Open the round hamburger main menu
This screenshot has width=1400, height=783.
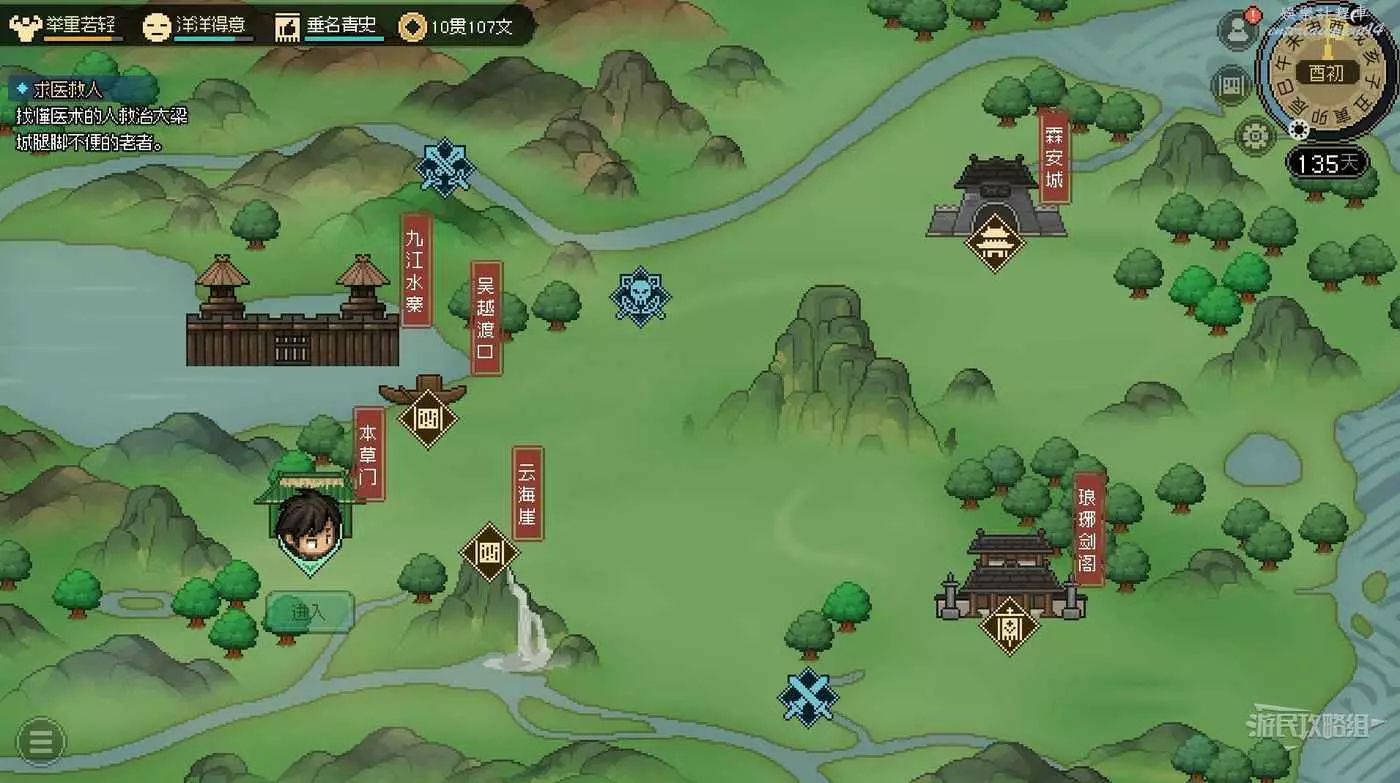pyautogui.click(x=41, y=742)
